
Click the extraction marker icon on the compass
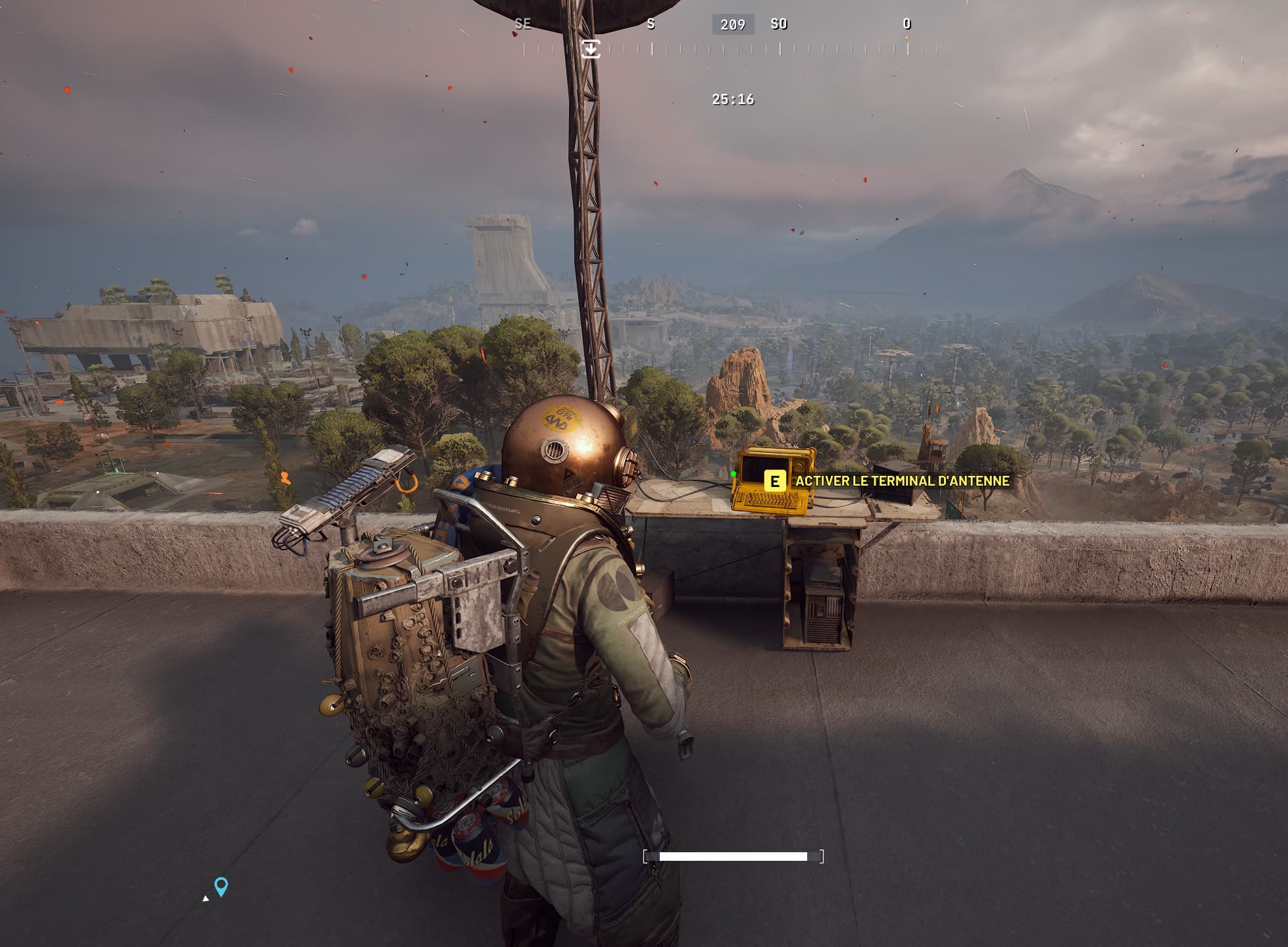click(x=591, y=49)
